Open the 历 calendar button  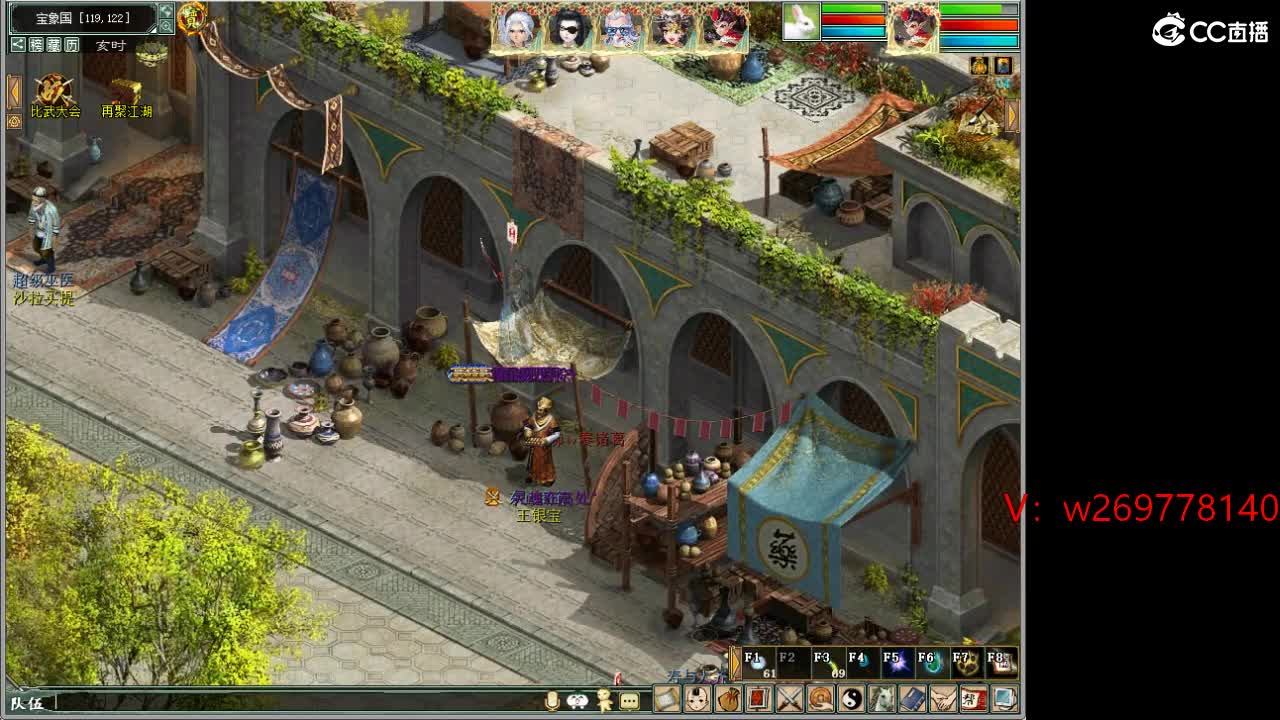tap(72, 45)
